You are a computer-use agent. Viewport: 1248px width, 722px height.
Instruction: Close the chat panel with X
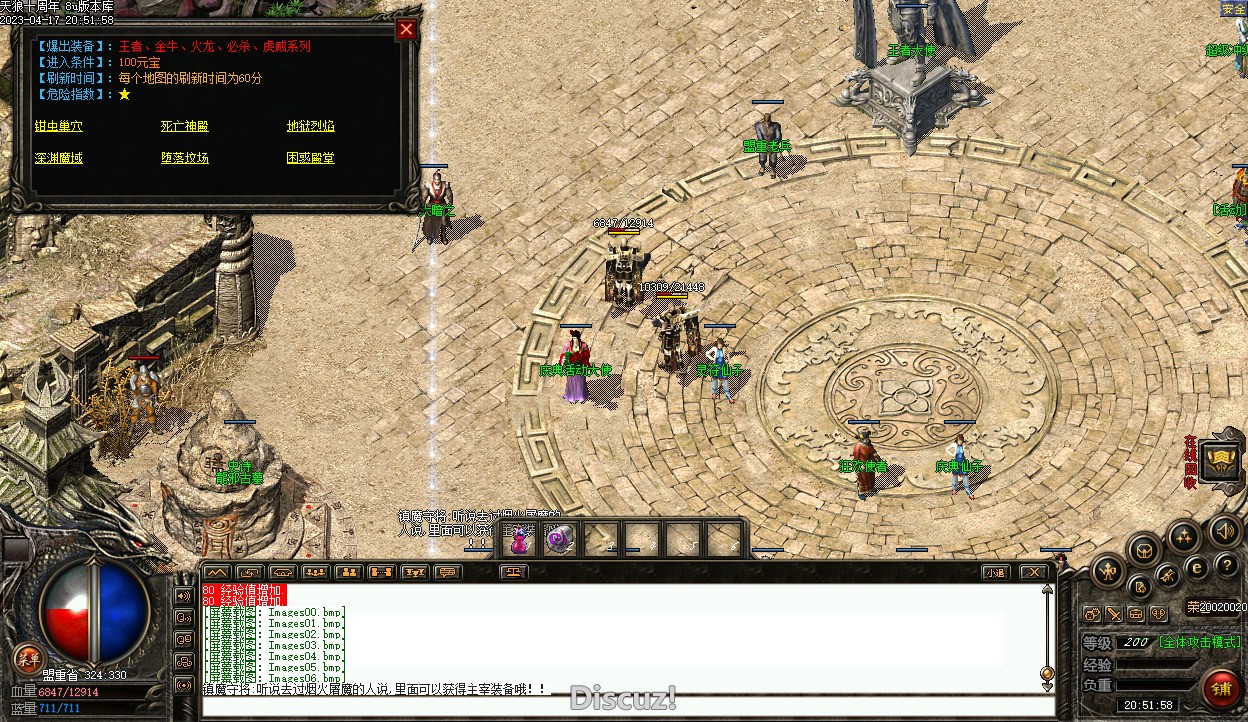coord(1033,573)
